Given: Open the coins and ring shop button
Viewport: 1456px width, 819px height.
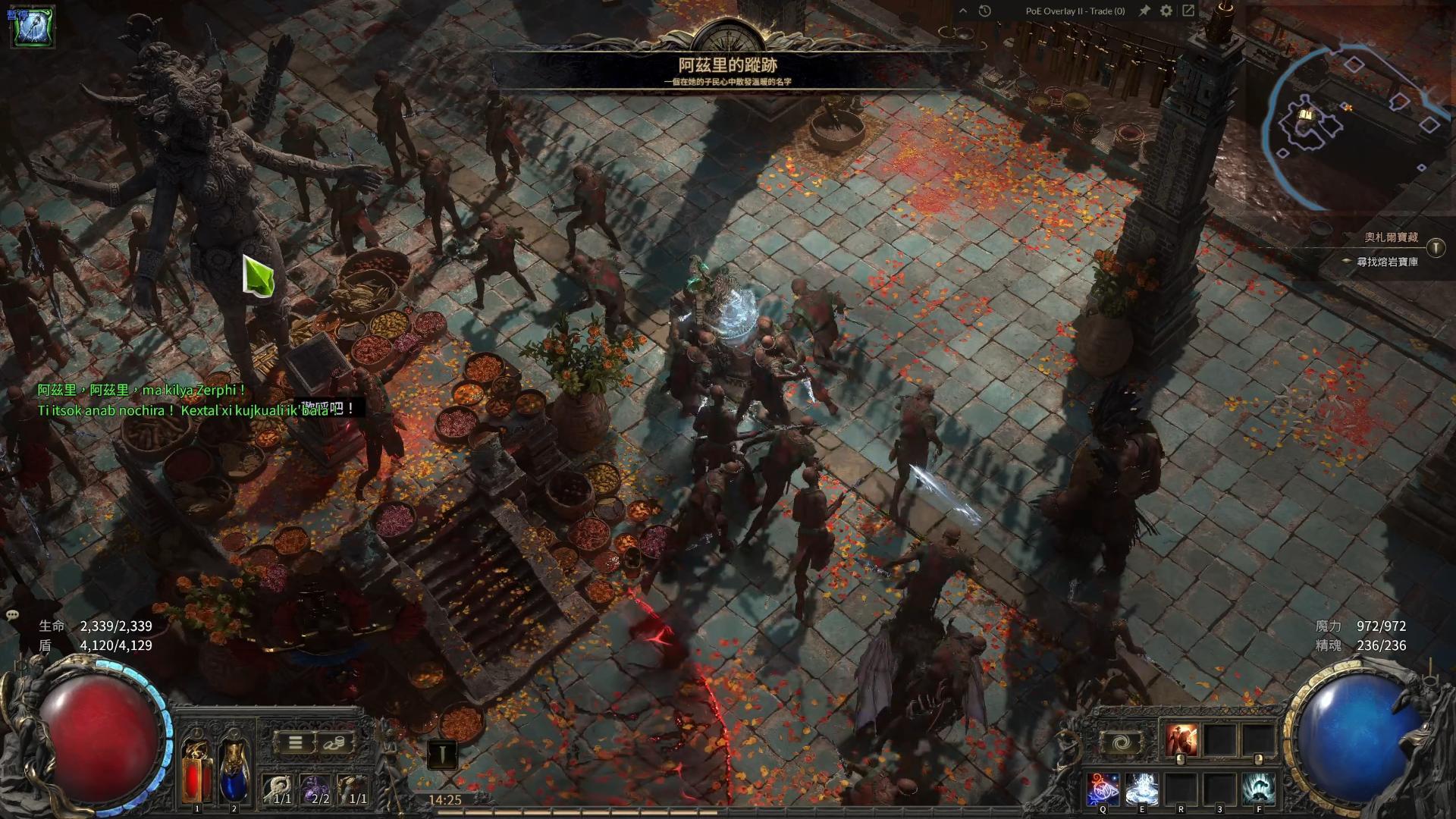Looking at the screenshot, I should (x=334, y=742).
